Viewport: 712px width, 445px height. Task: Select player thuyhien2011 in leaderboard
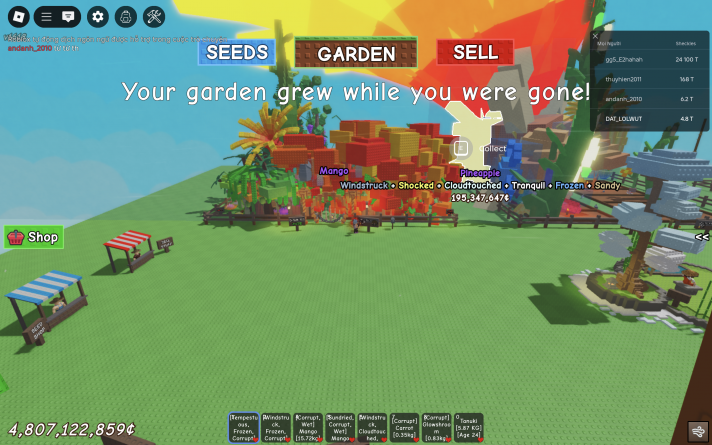pos(652,79)
